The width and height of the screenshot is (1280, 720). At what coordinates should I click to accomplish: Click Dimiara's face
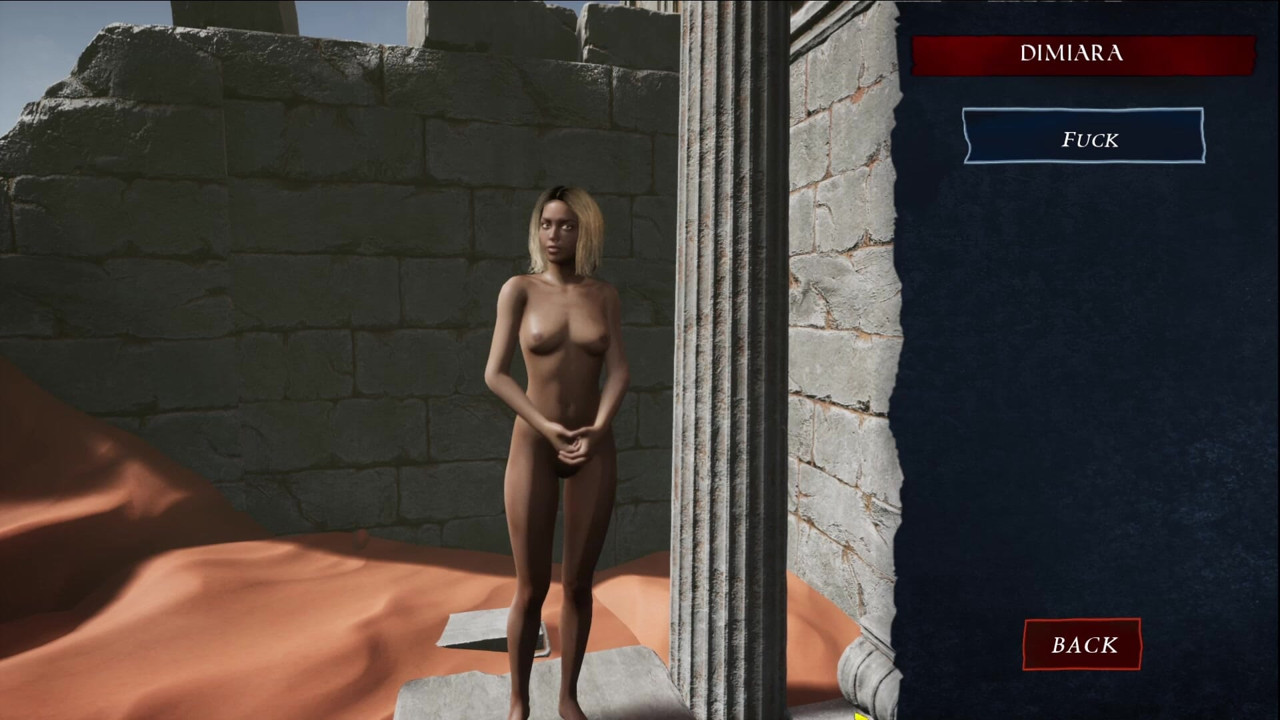(556, 230)
